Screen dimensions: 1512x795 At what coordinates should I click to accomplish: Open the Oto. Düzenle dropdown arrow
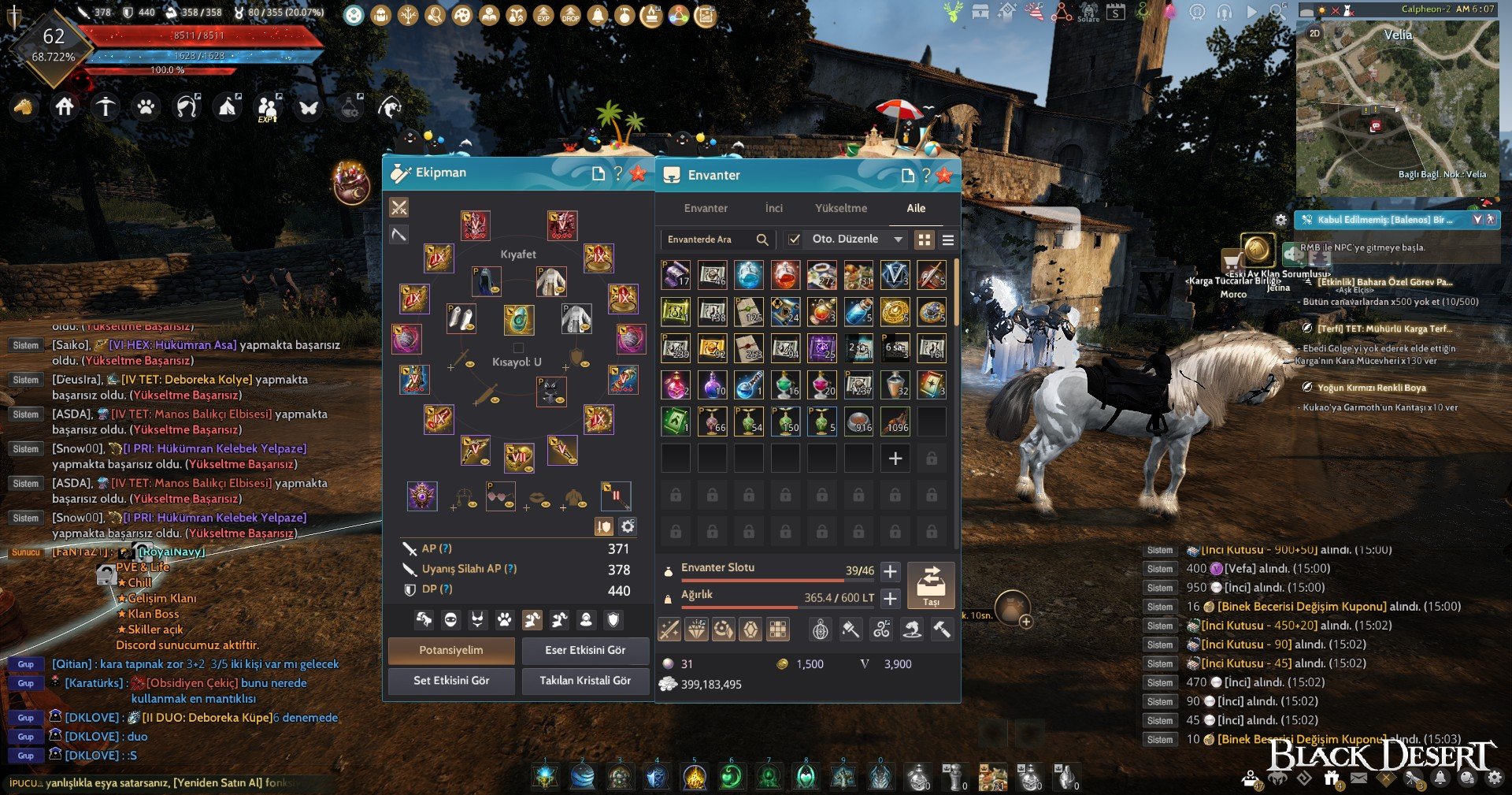pyautogui.click(x=898, y=240)
